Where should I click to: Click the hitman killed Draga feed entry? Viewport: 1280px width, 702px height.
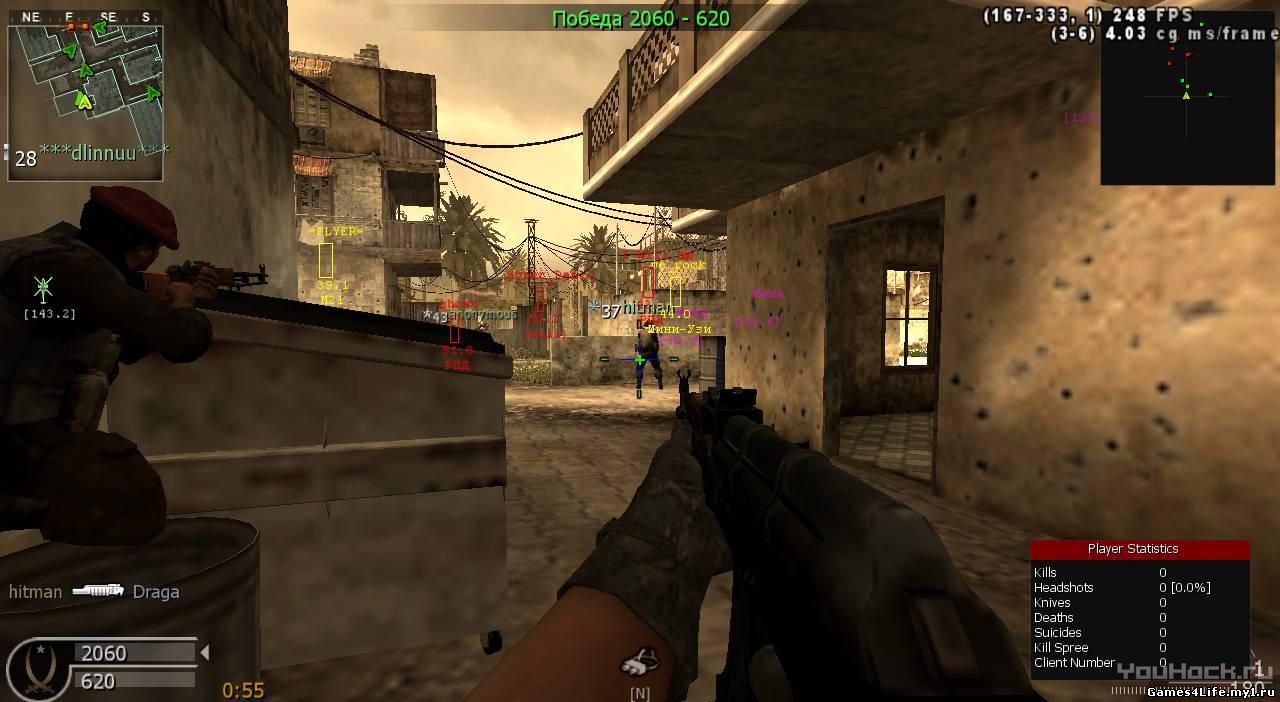(94, 591)
